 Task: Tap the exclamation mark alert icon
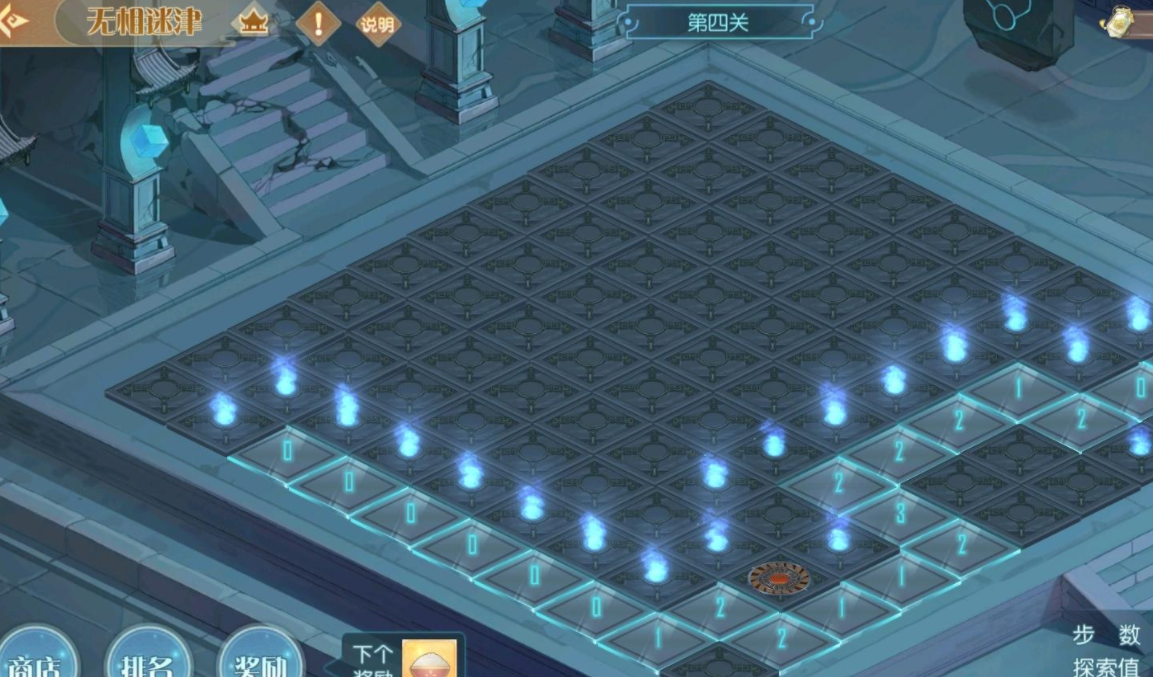pos(318,23)
